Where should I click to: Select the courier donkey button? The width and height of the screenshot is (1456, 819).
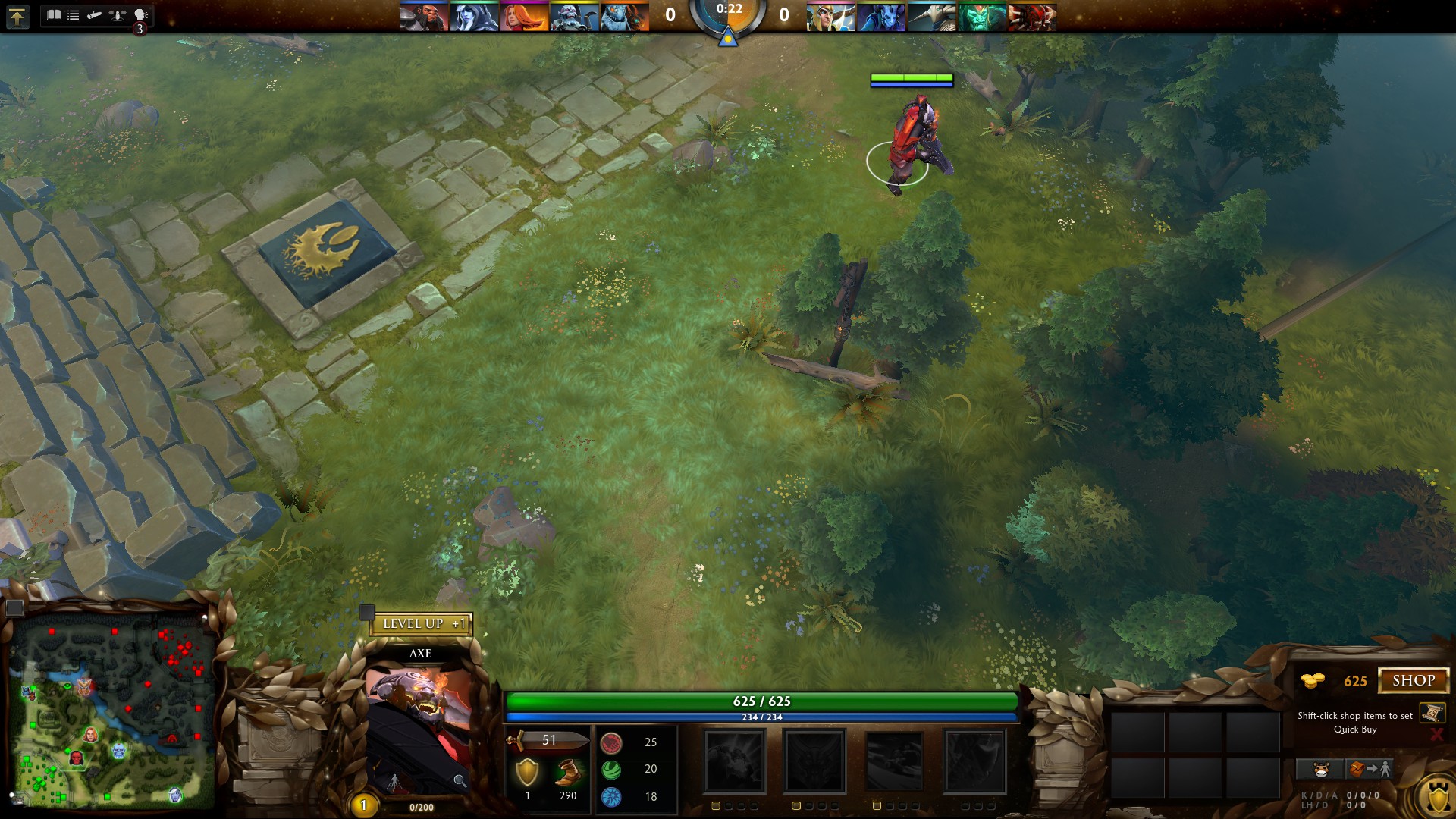pos(1321,770)
